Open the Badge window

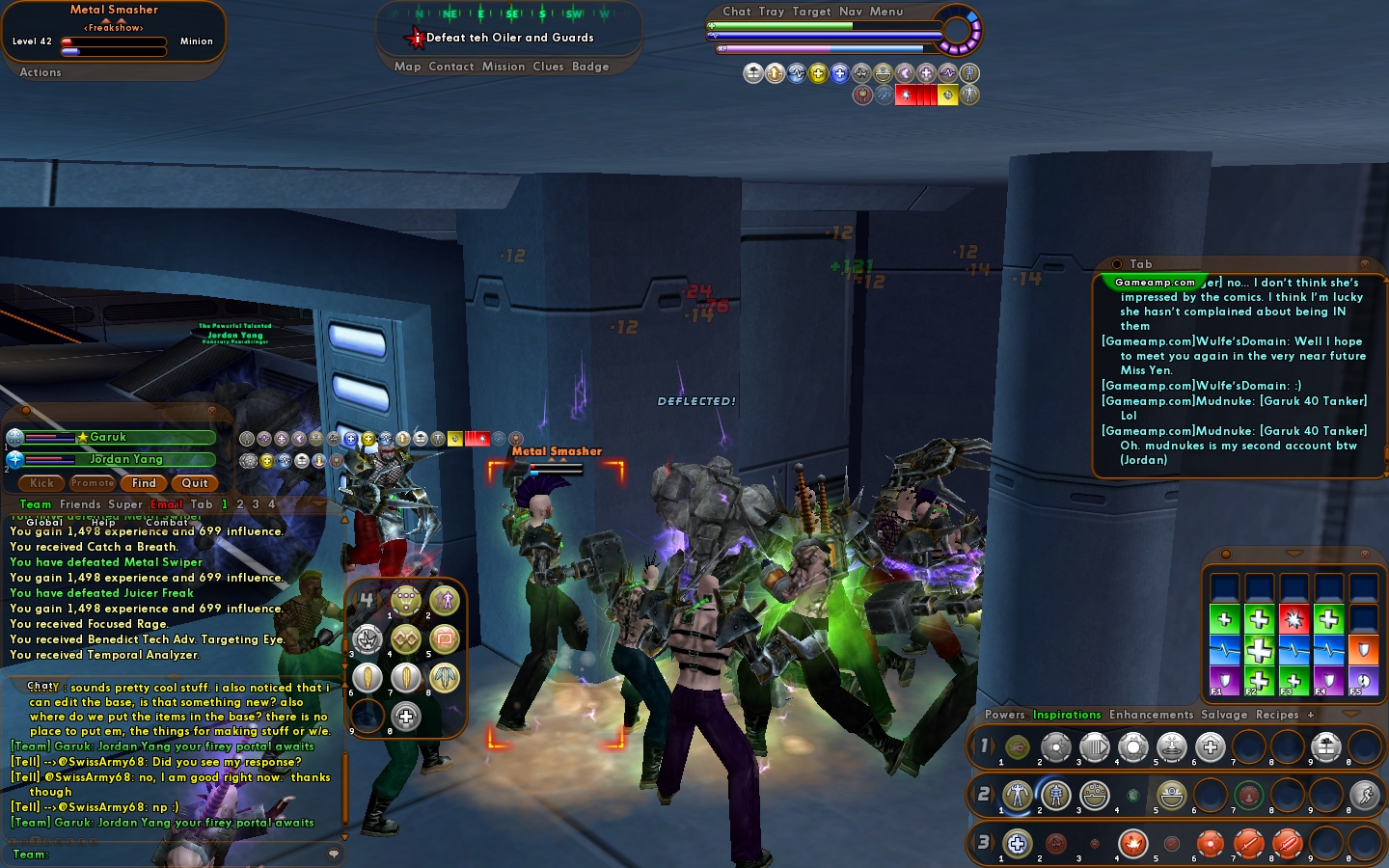590,67
